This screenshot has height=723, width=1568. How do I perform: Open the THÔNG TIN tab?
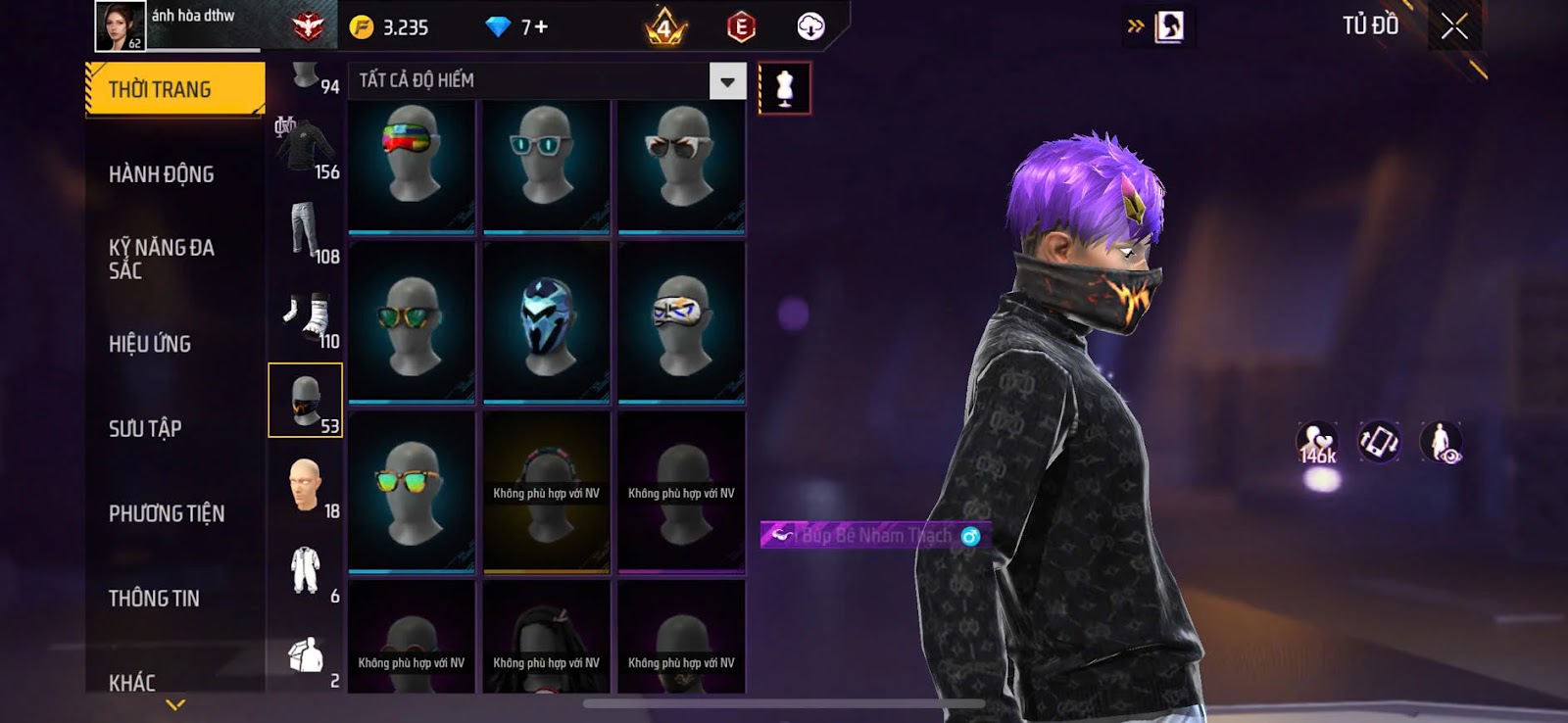click(x=154, y=598)
